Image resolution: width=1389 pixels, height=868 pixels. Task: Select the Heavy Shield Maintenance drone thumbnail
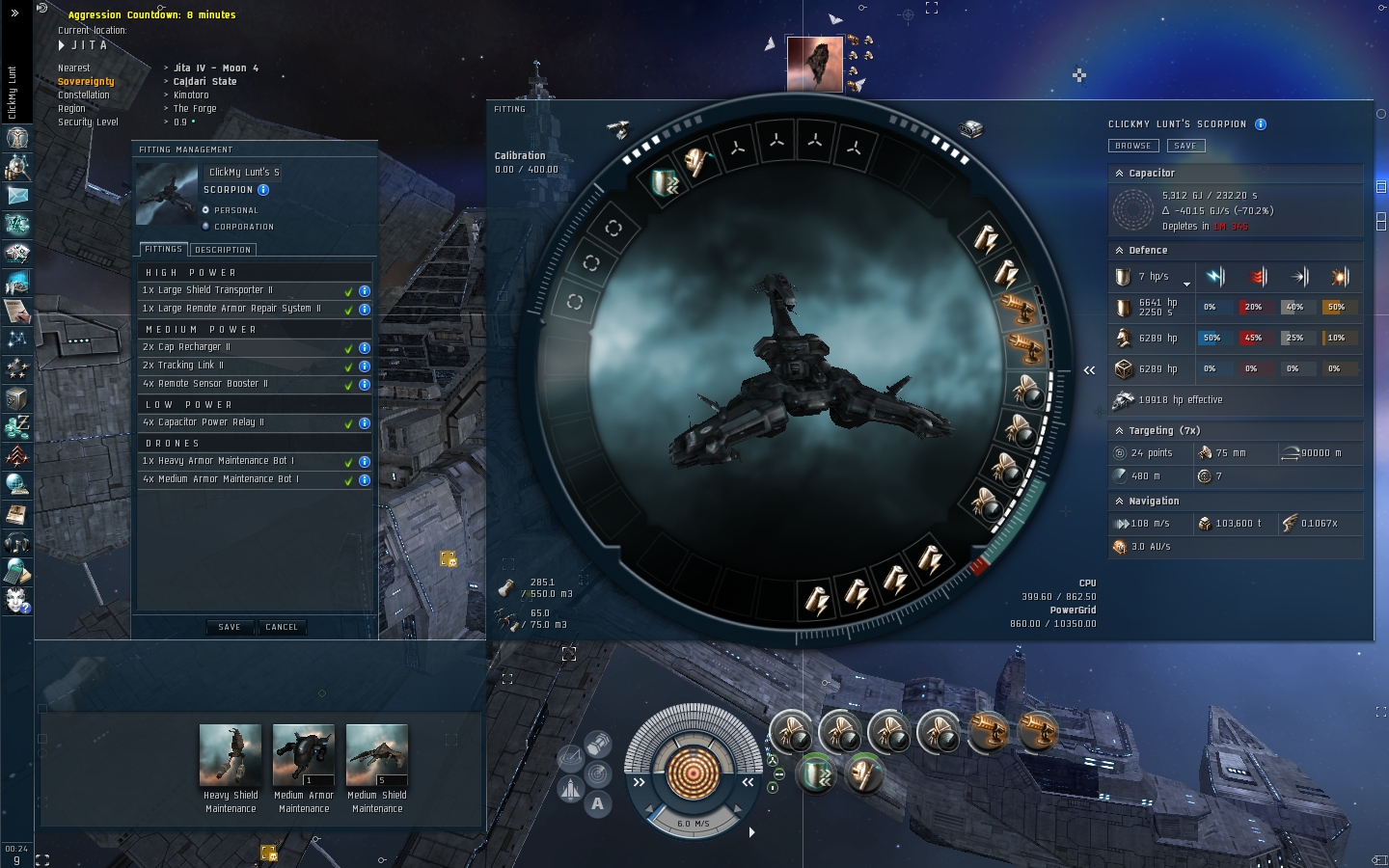pos(231,756)
